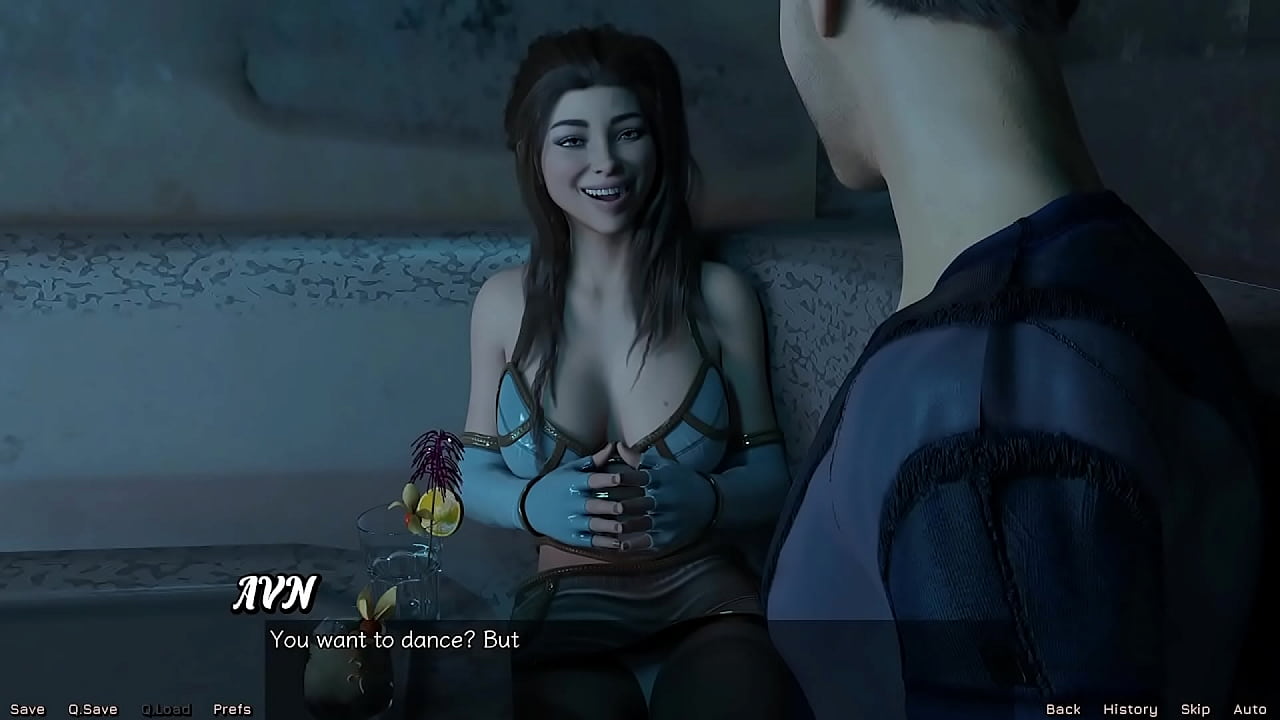Image resolution: width=1280 pixels, height=720 pixels.
Task: Click the Q.Load quick load button
Action: coord(166,709)
